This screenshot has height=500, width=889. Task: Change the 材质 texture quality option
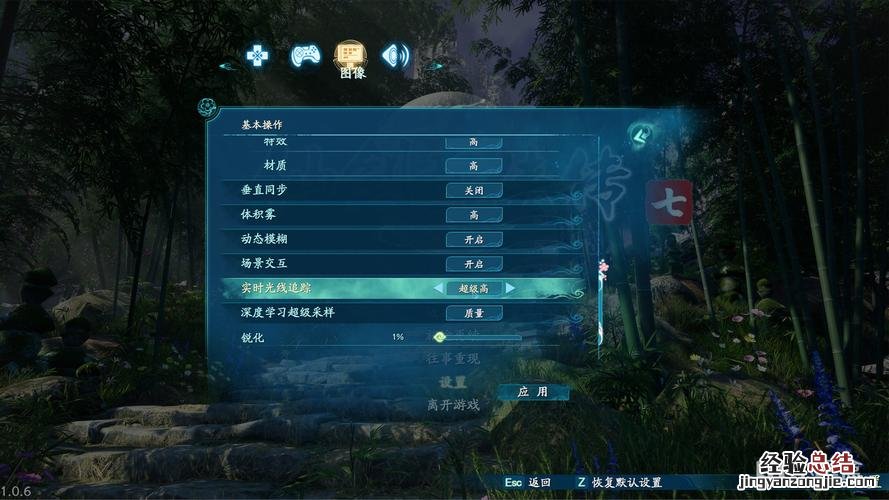[473, 166]
